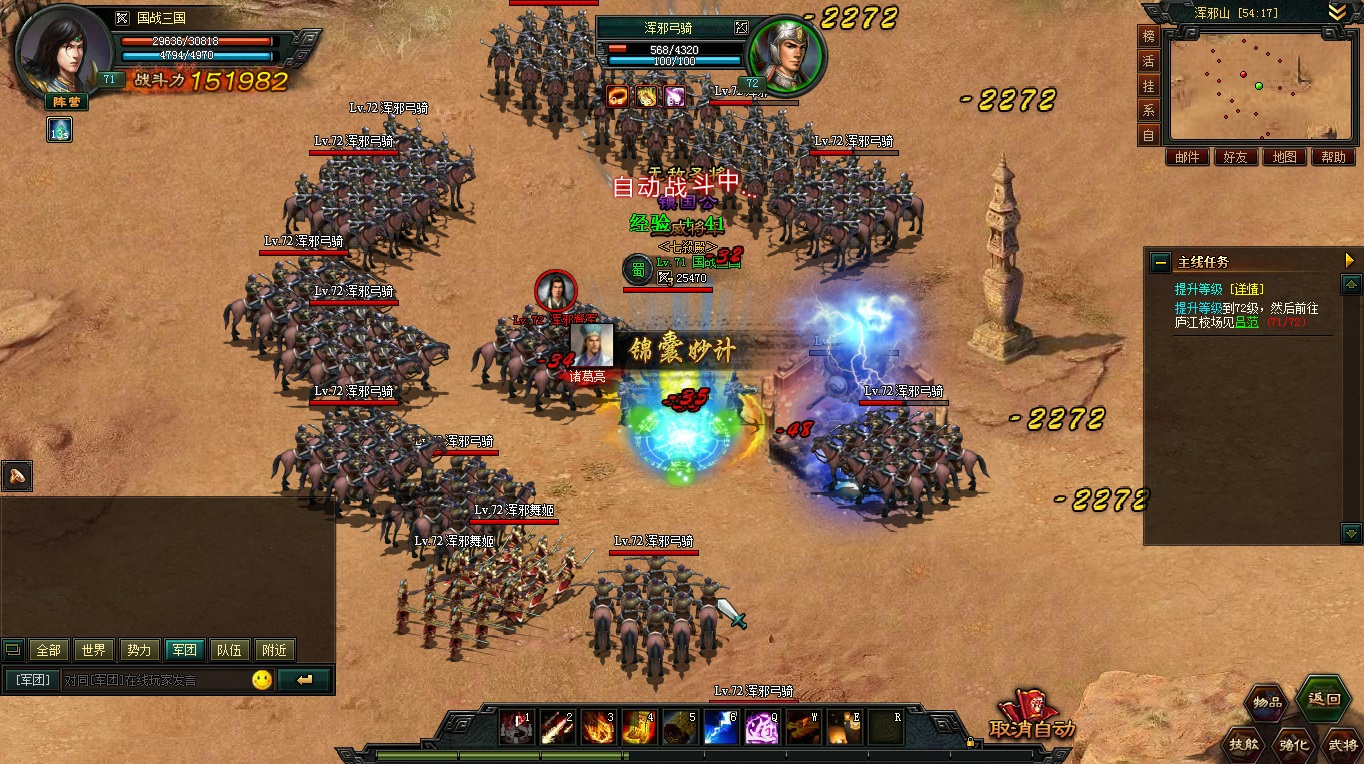Screen dimensions: 1364x764
Task: Open the 强化 enhancement menu
Action: coord(1291,743)
